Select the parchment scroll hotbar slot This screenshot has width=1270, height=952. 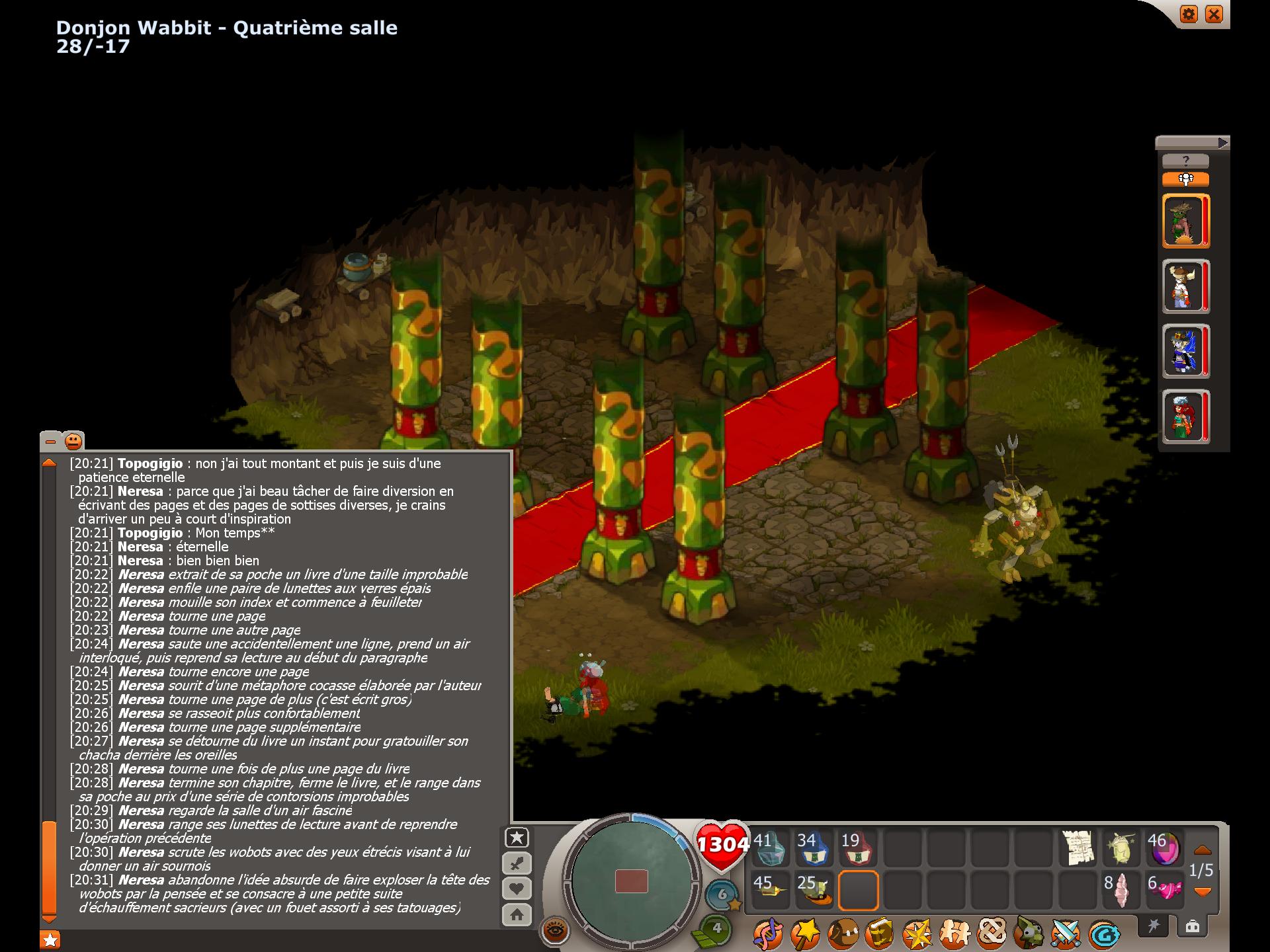point(1078,848)
